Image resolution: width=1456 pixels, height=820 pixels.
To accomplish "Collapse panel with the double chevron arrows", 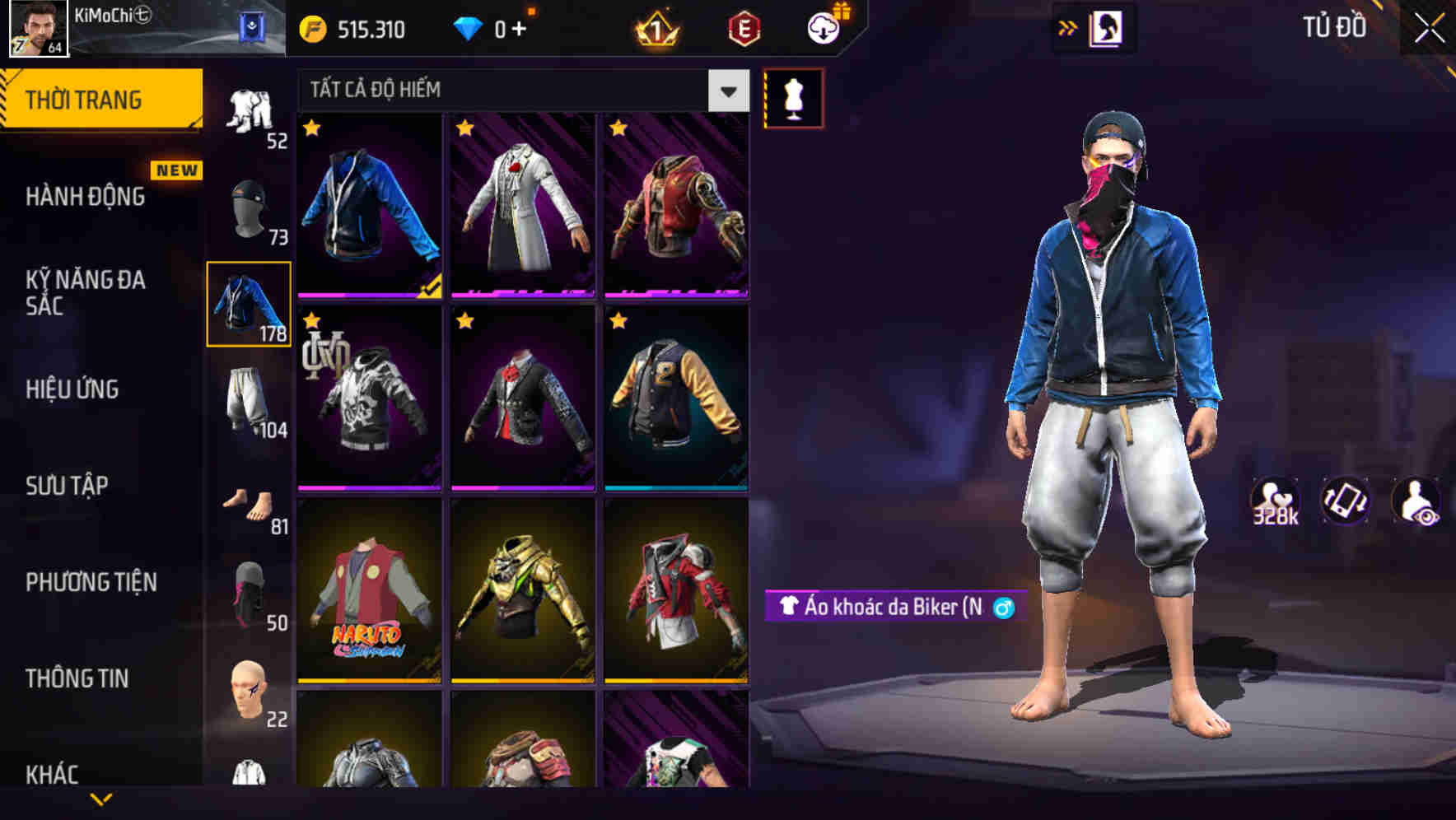I will 1067,27.
